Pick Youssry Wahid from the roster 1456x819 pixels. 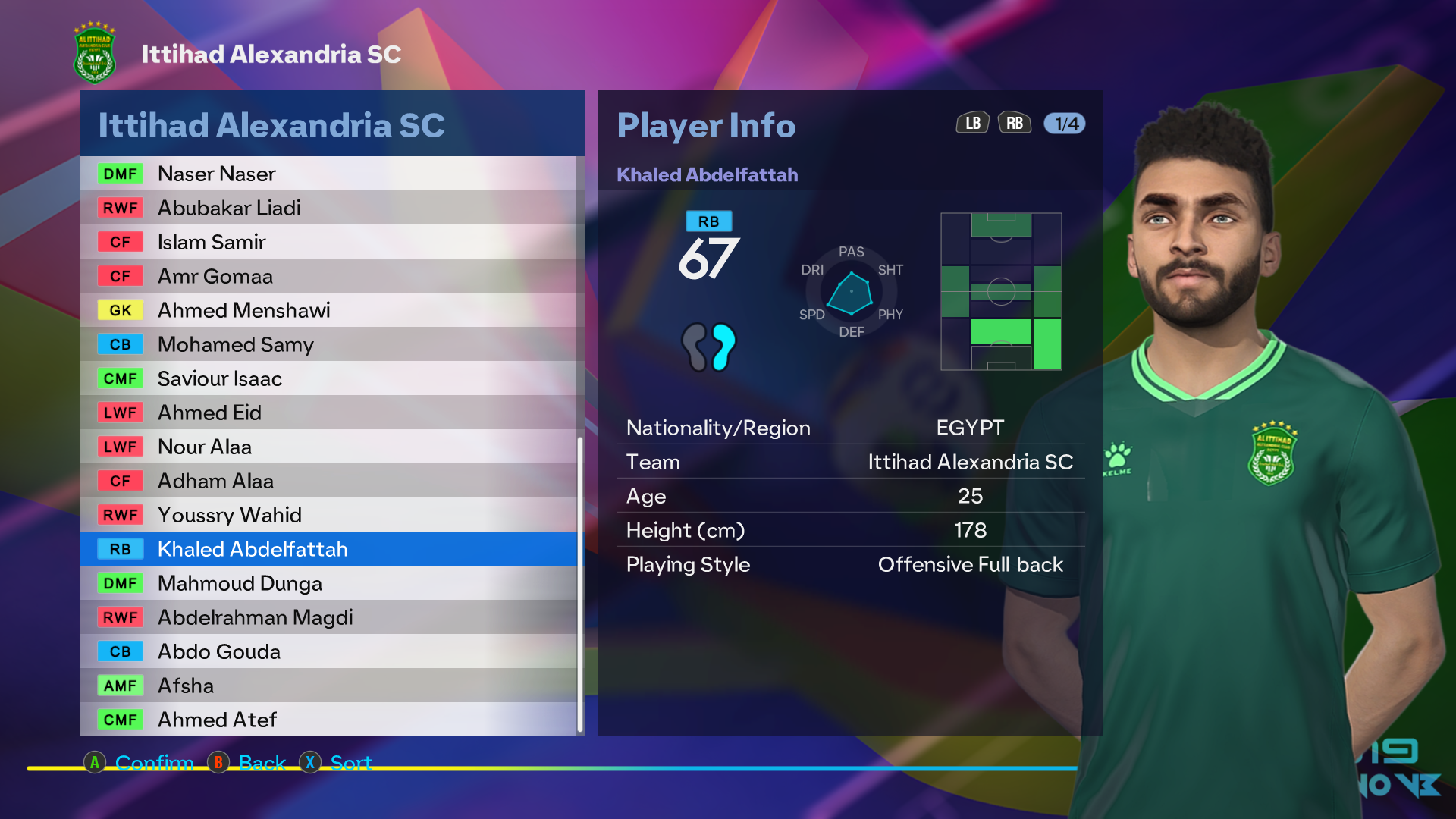pyautogui.click(x=328, y=515)
